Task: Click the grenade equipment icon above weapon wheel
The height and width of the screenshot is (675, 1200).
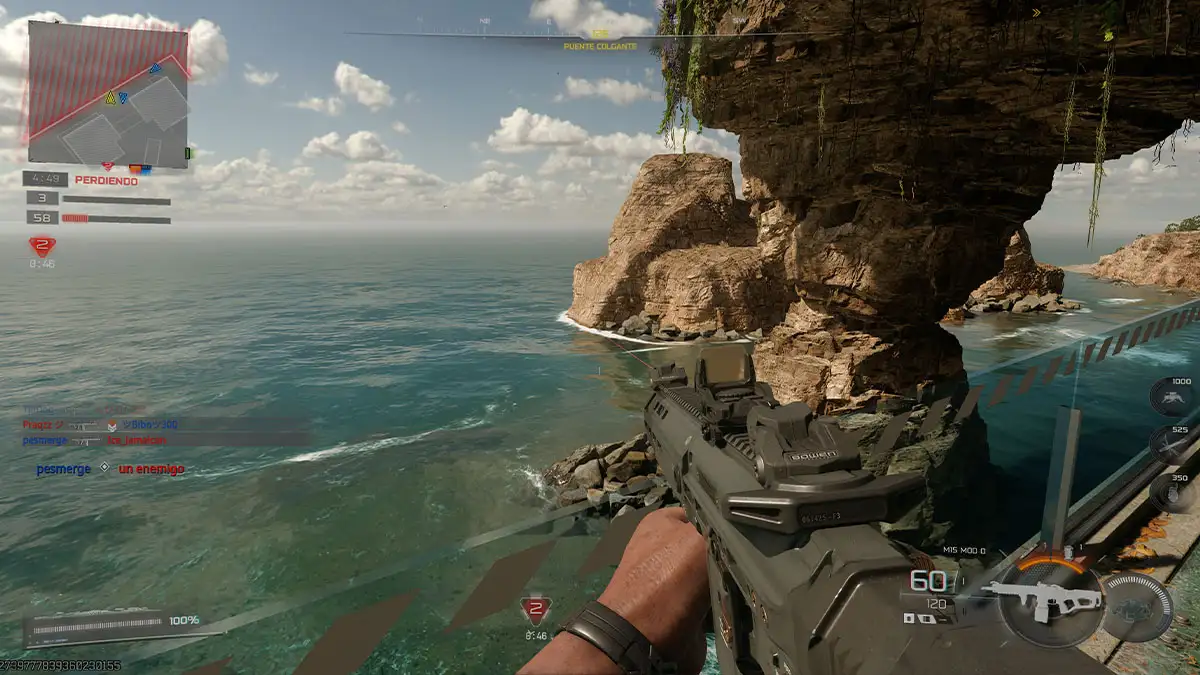Action: pos(1070,553)
